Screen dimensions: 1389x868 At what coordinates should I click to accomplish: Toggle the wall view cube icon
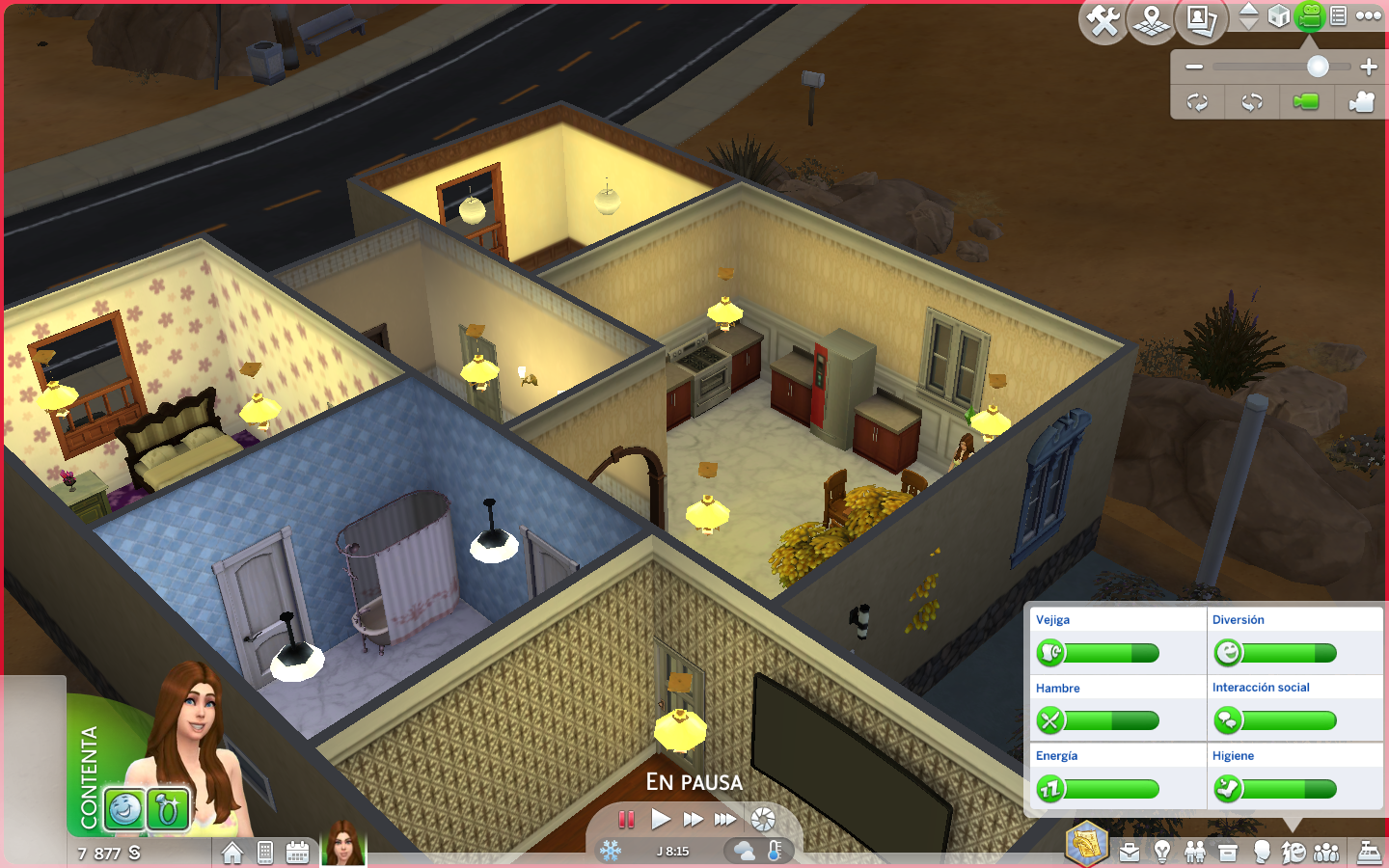pos(1279,16)
